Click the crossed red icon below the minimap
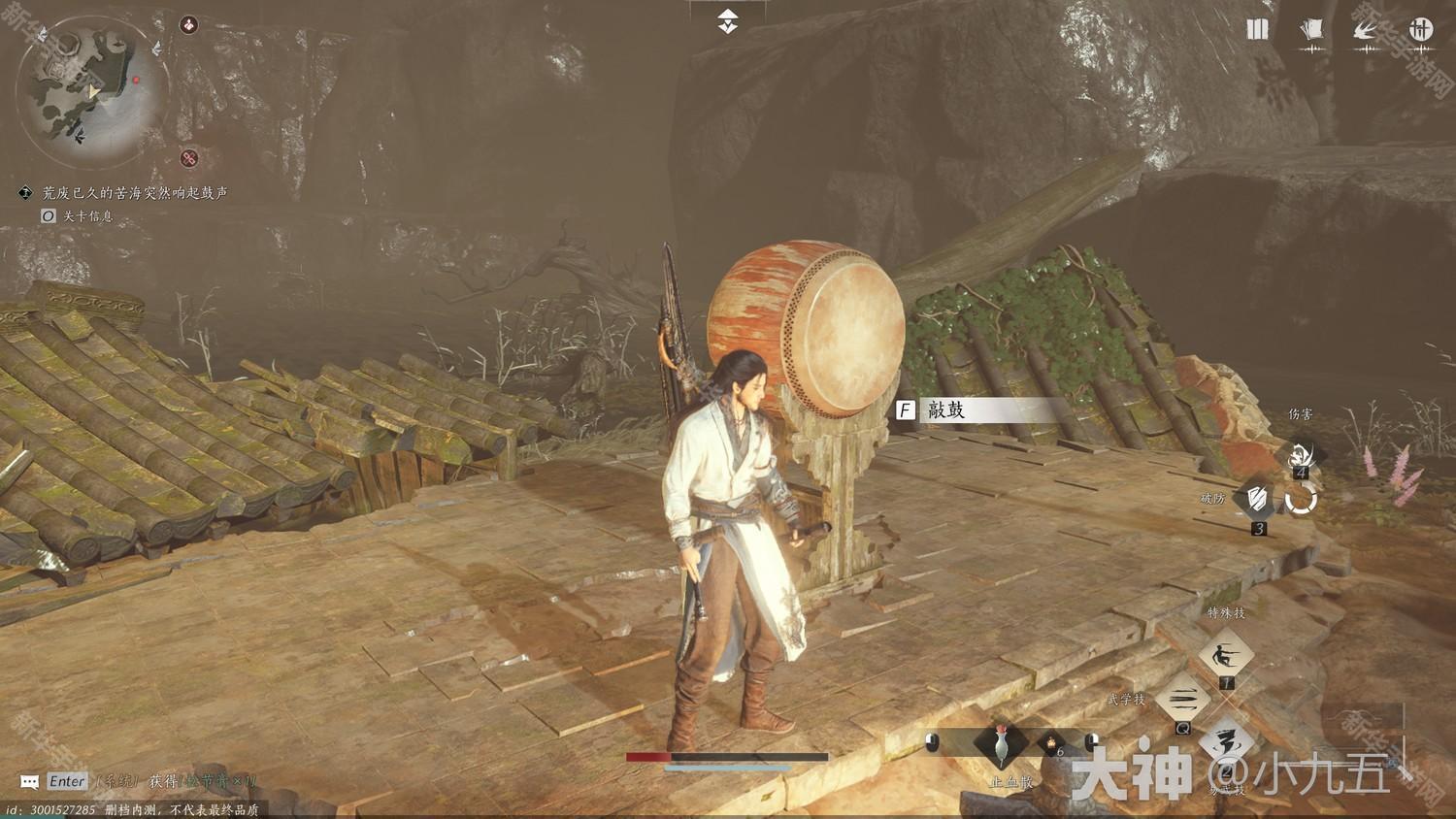The image size is (1456, 819). pyautogui.click(x=189, y=157)
